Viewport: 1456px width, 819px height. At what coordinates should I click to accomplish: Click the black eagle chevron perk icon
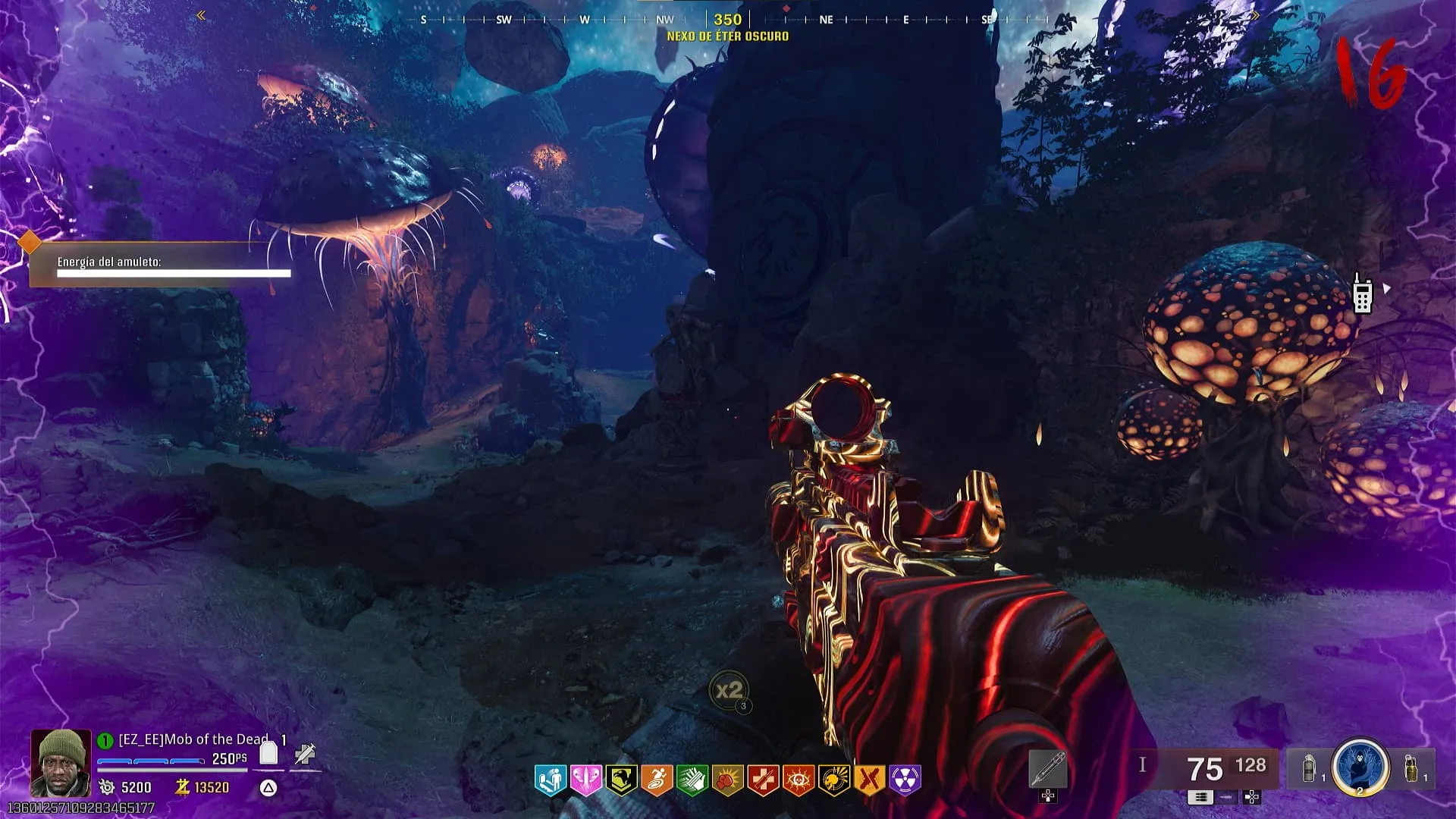[621, 780]
